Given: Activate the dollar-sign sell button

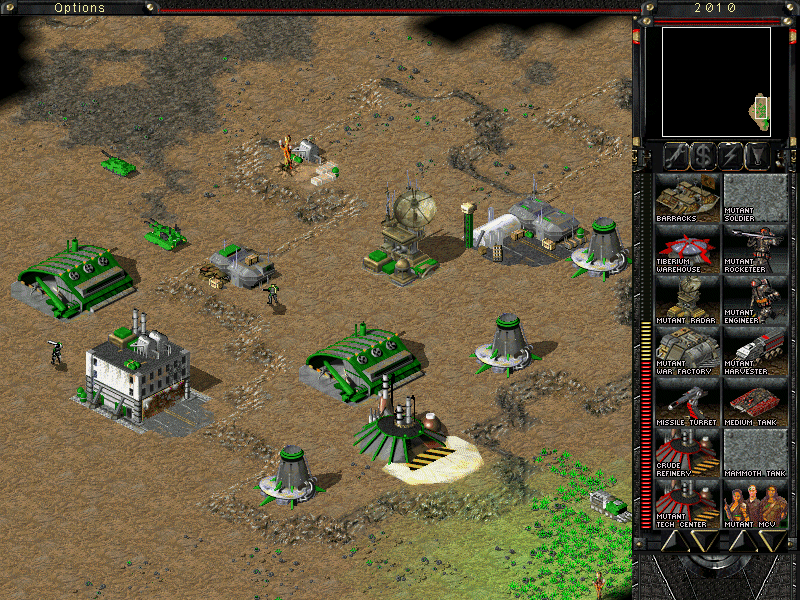Looking at the screenshot, I should [x=703, y=155].
